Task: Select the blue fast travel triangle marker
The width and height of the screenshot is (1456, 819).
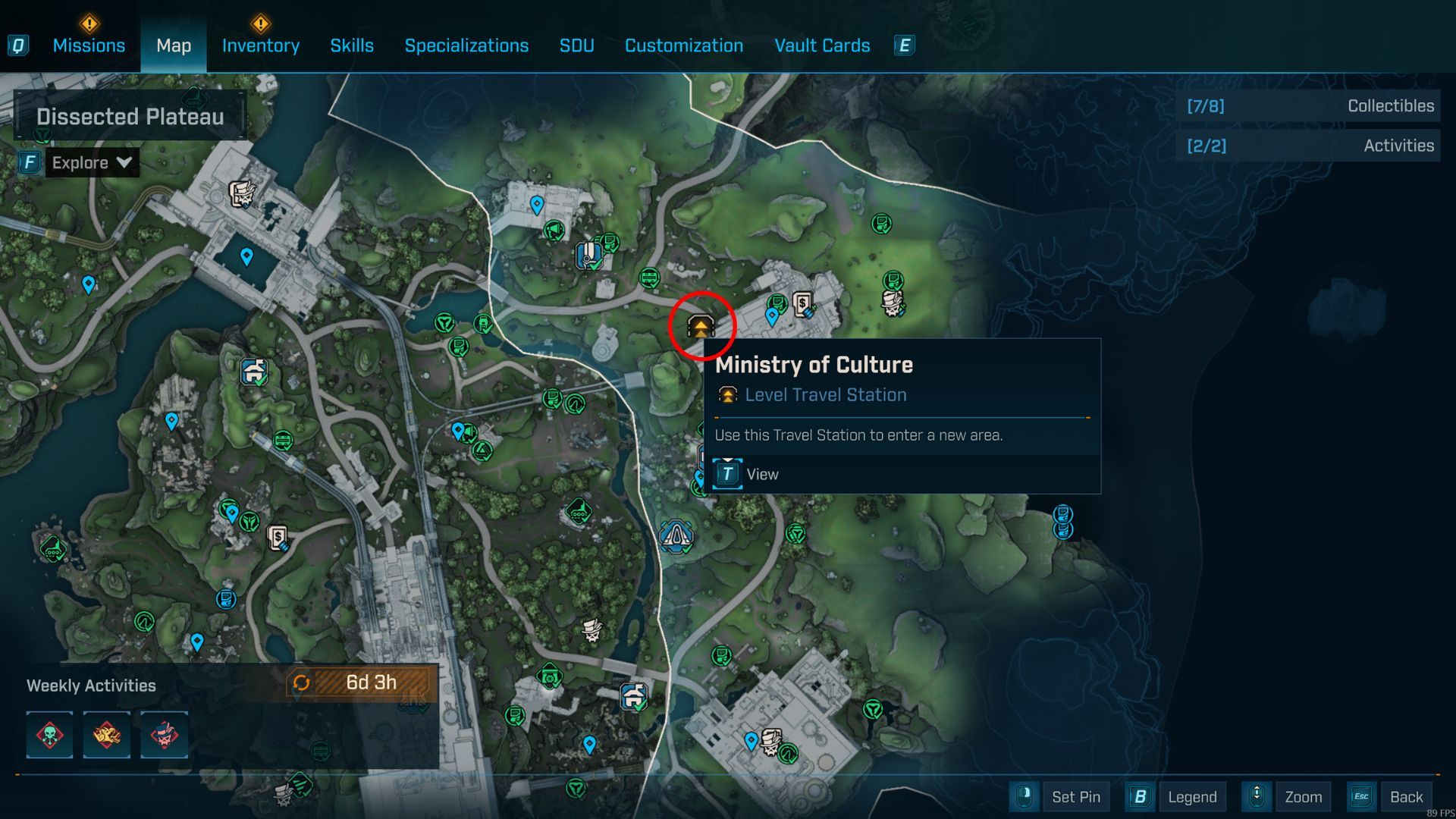Action: [676, 535]
